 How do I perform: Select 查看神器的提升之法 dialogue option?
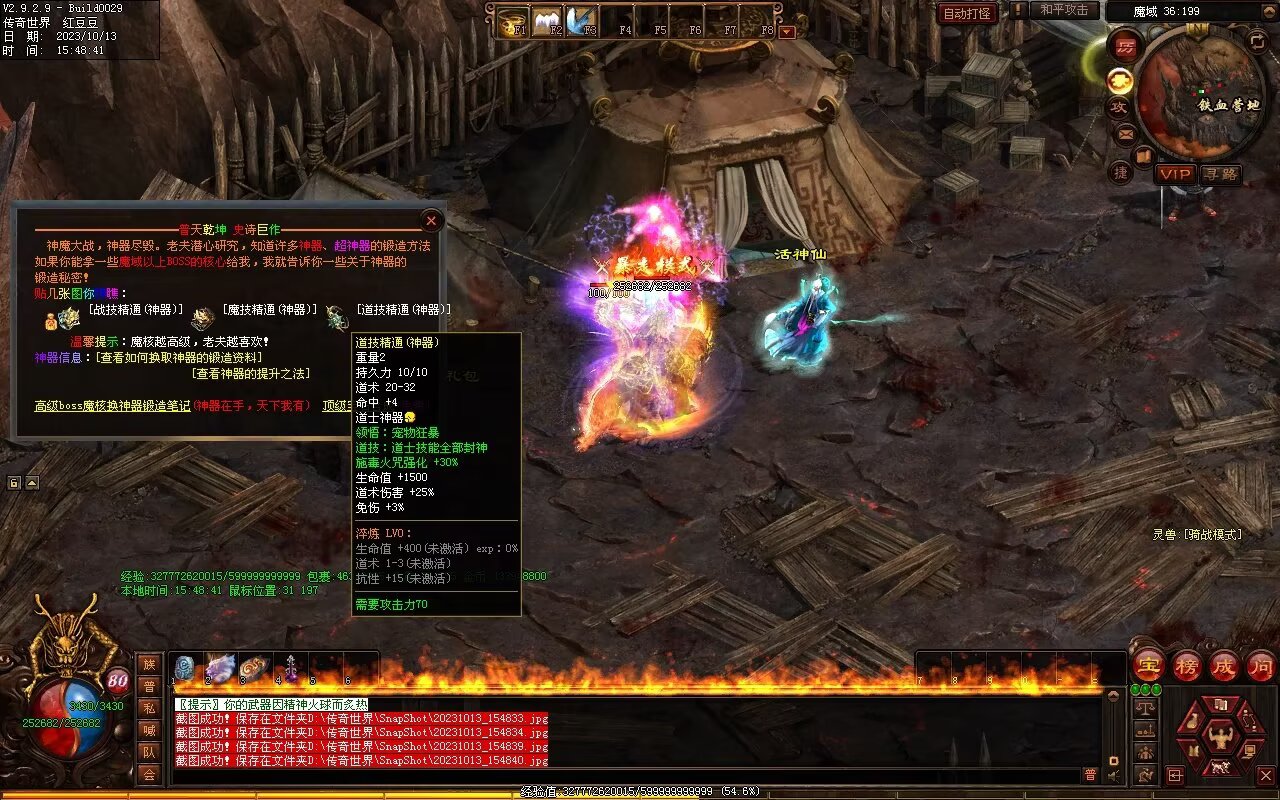[251, 373]
